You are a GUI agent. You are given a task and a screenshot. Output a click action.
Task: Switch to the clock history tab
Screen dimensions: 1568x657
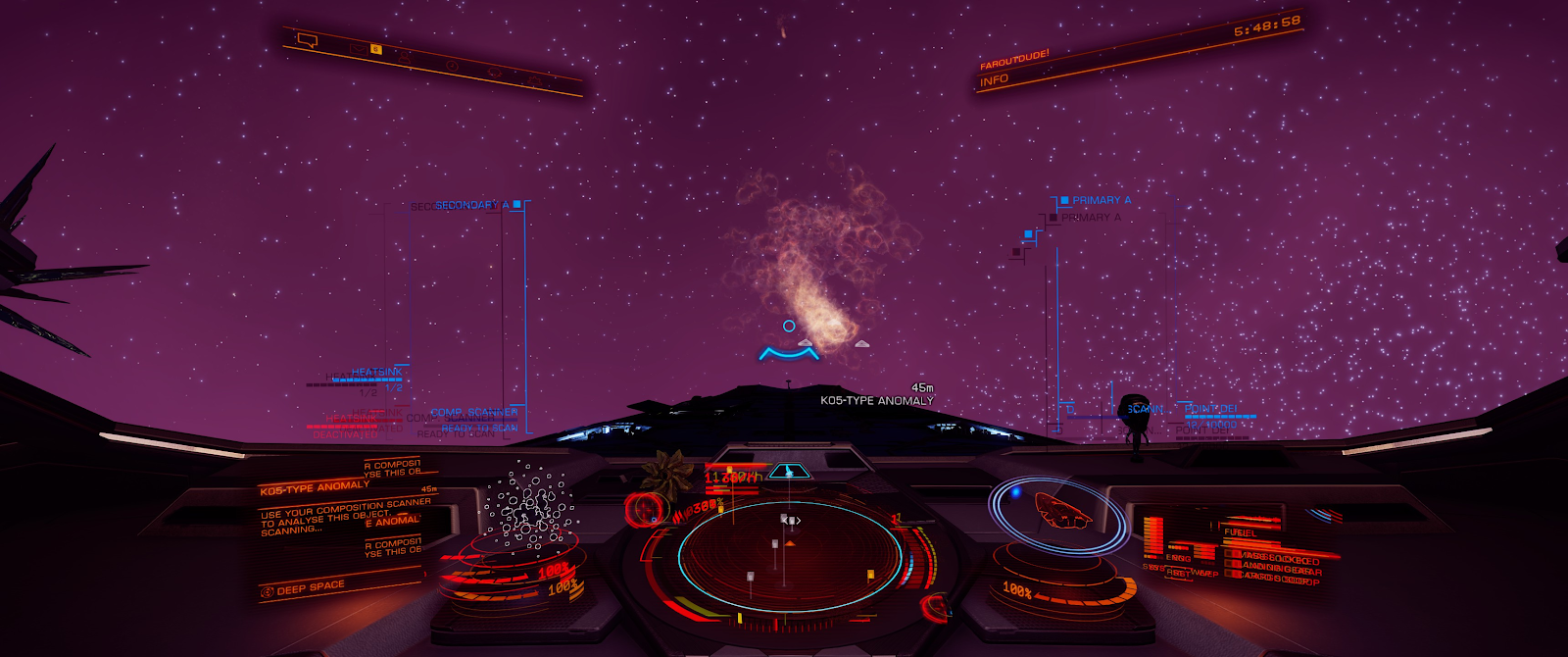[452, 65]
